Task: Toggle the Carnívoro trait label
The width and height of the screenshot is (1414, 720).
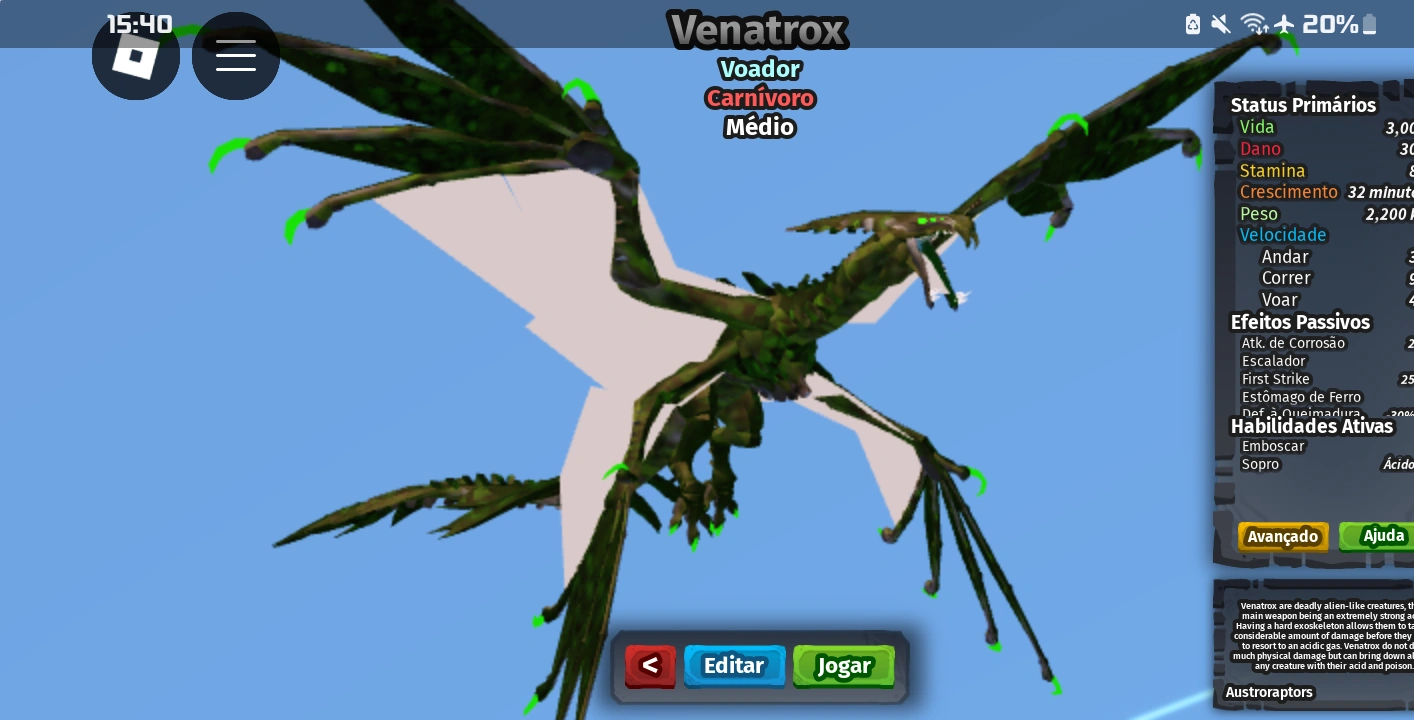Action: 760,98
